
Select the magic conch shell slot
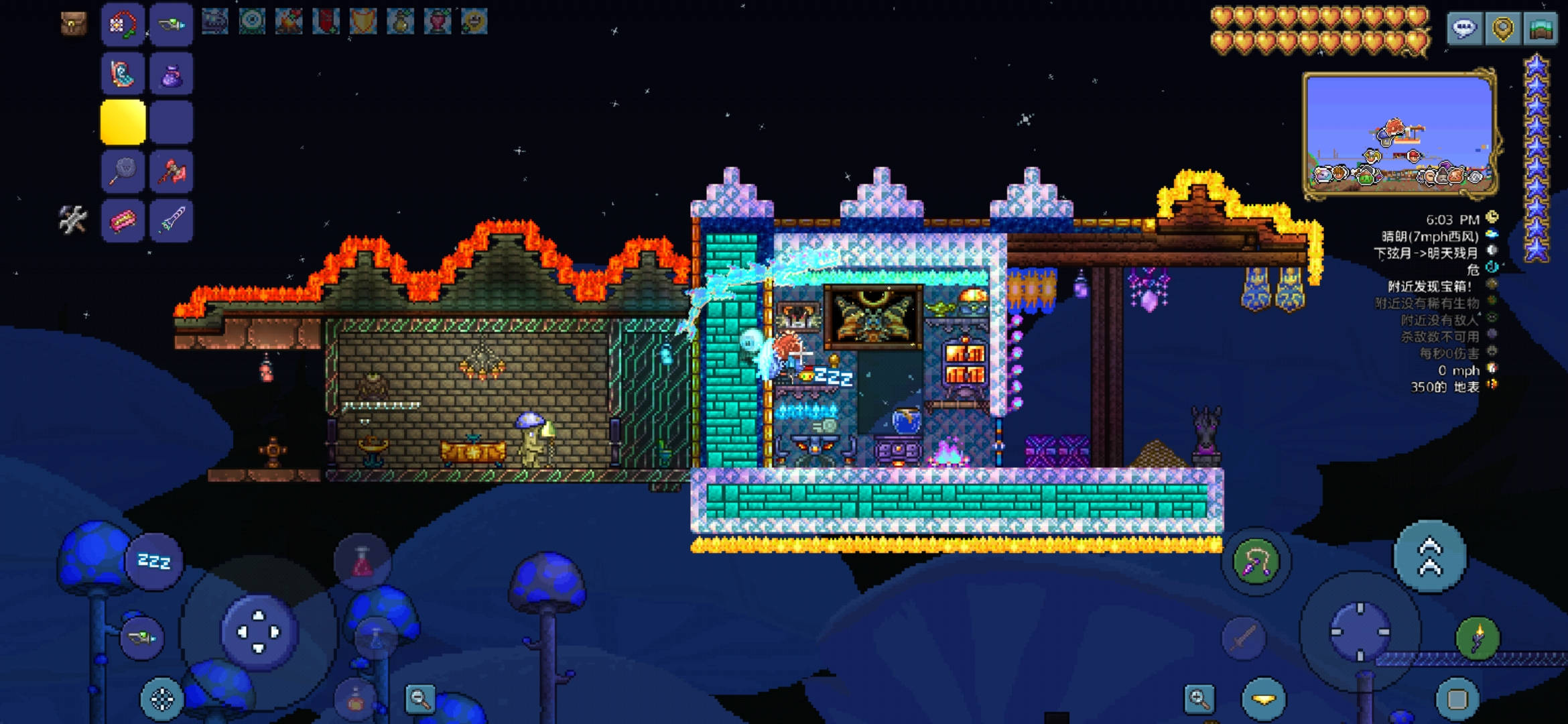tap(123, 74)
